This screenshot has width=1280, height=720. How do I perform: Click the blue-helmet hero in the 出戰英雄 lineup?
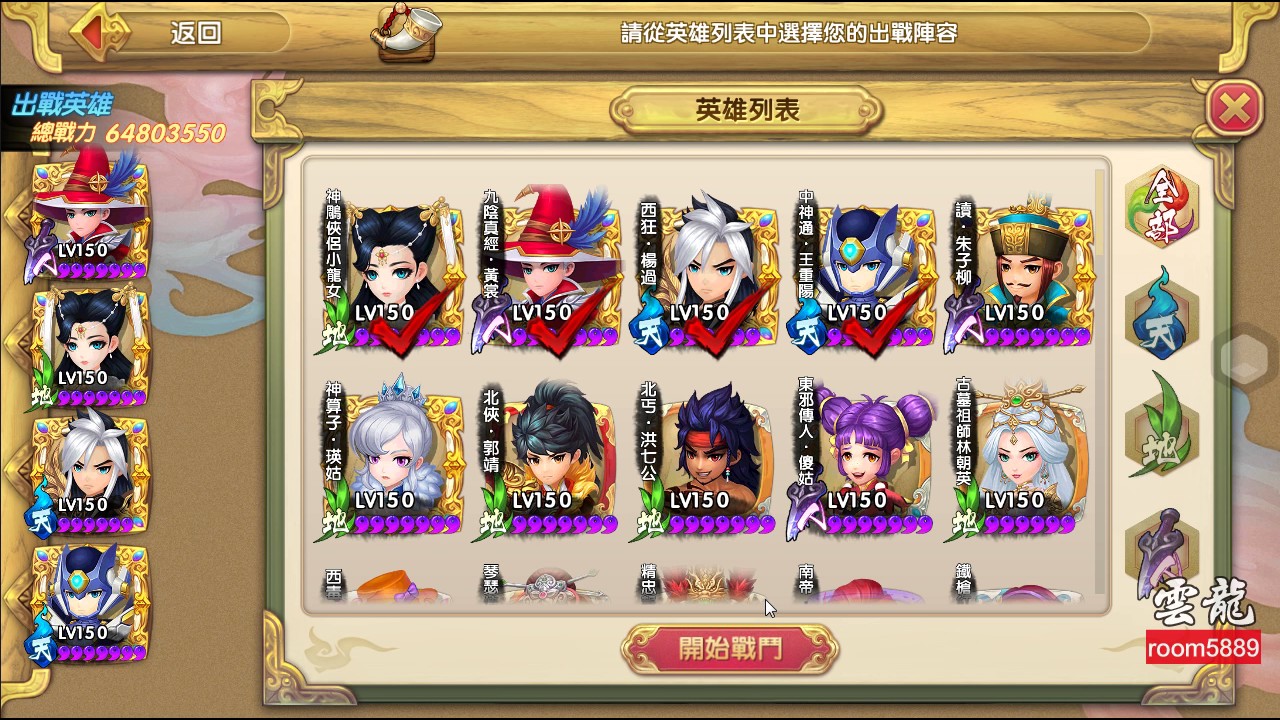(90, 600)
